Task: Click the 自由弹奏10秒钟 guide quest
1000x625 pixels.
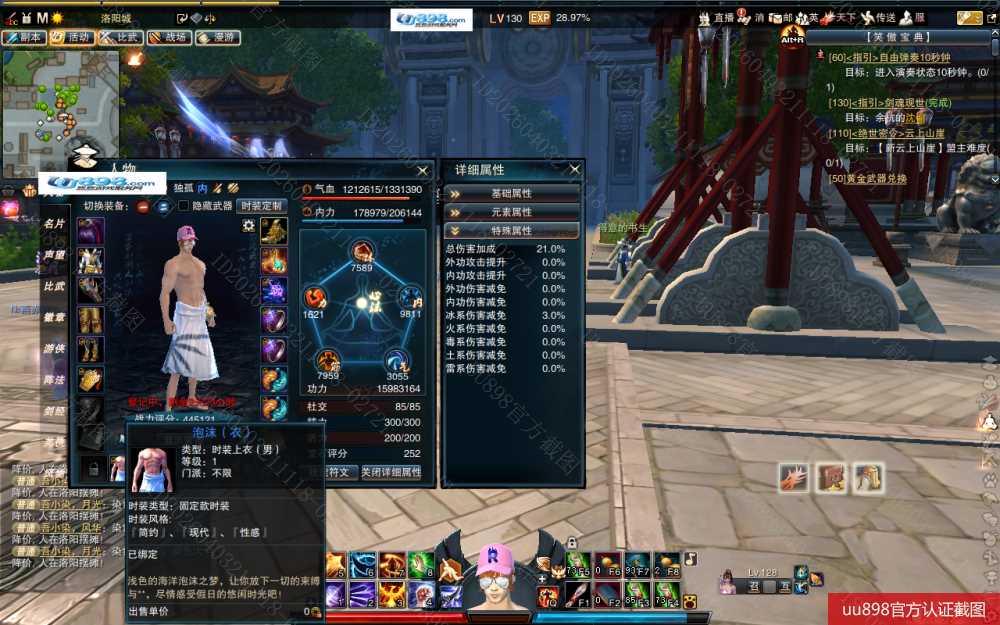Action: (889, 58)
